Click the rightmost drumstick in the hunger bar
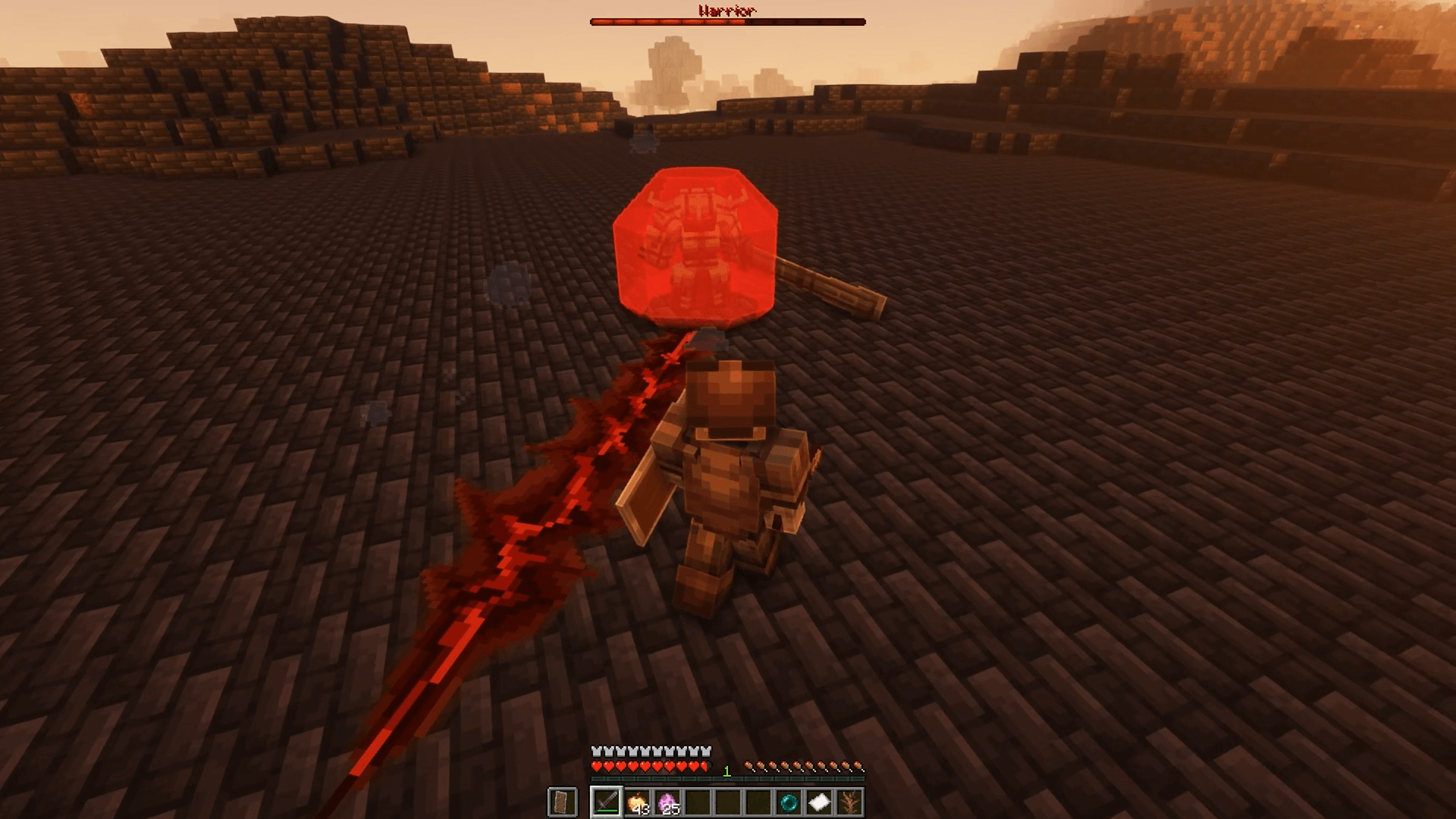This screenshot has height=819, width=1456. pyautogui.click(x=857, y=766)
